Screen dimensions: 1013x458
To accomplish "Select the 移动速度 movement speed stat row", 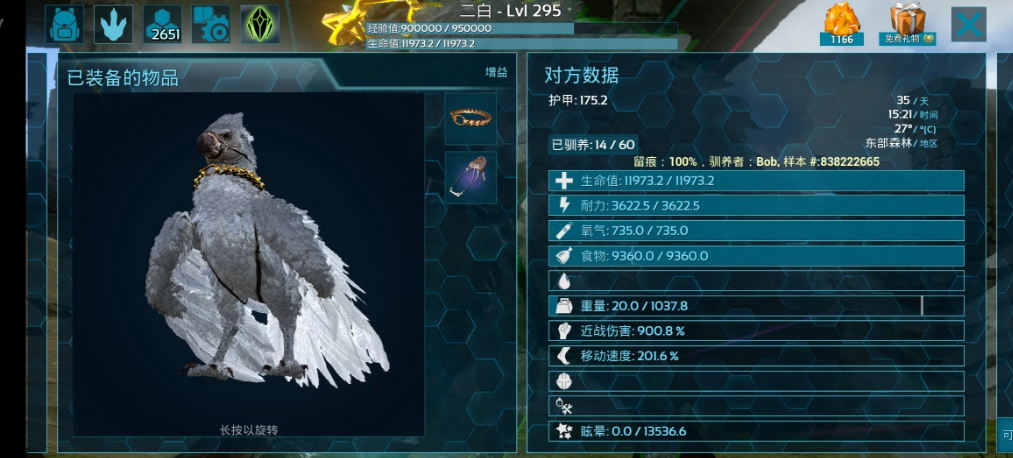I will point(756,356).
